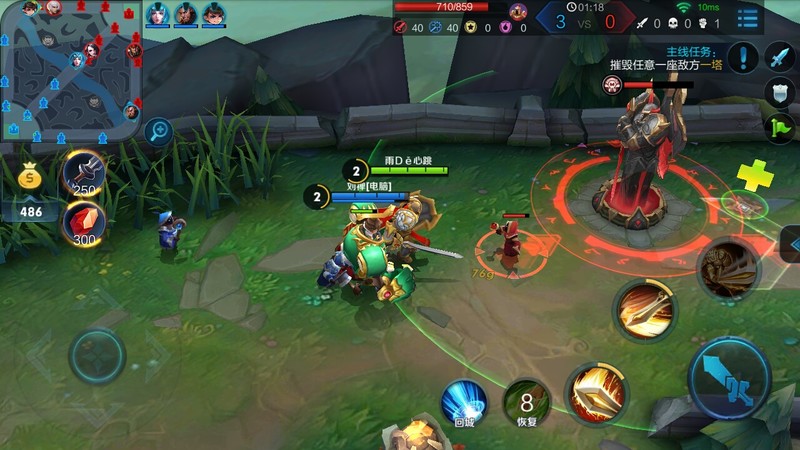The height and width of the screenshot is (450, 800).
Task: Buy the recommended dagger item costing 250
Action: (84, 174)
